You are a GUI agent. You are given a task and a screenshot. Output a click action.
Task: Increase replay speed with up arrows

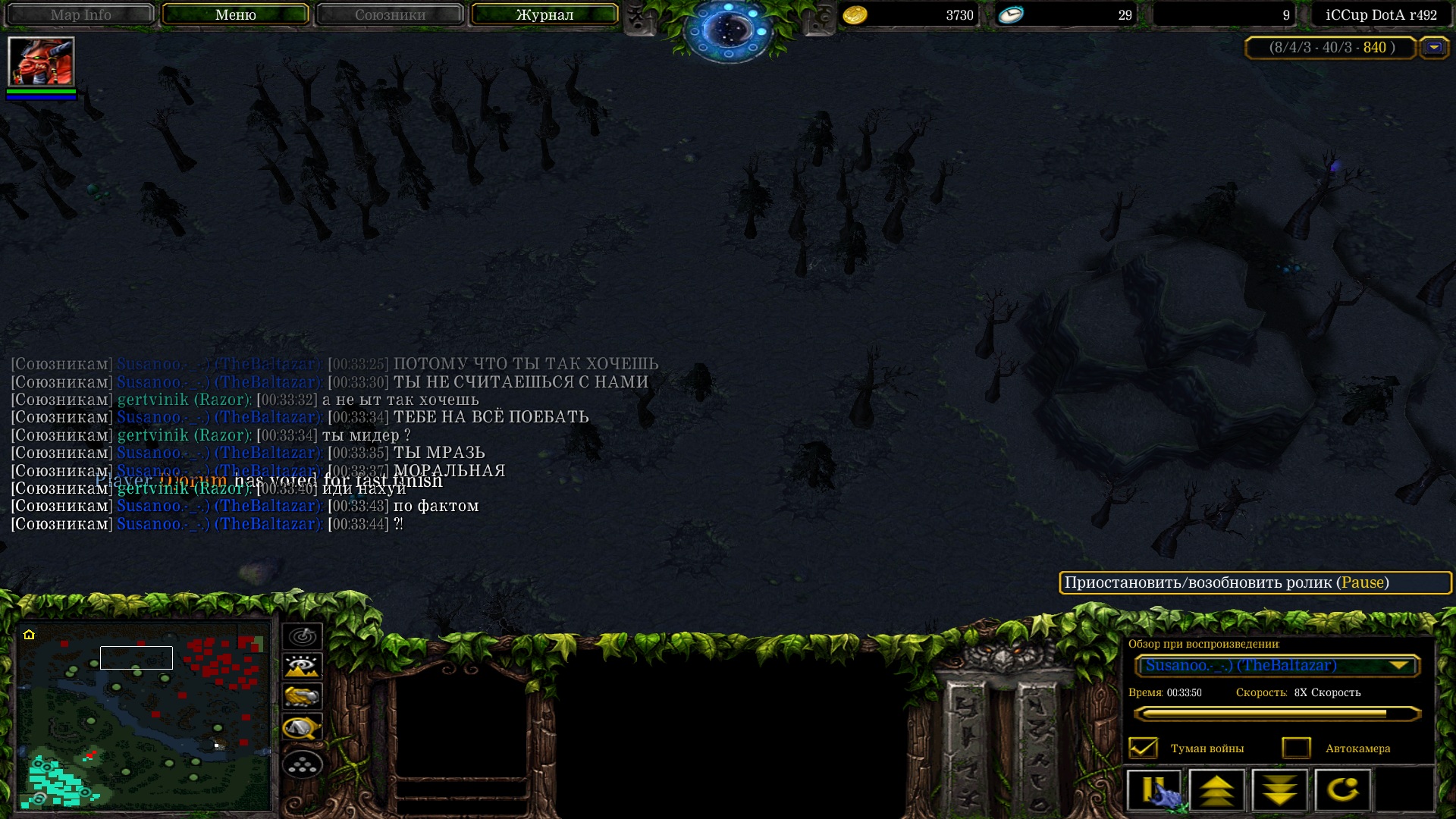(1217, 790)
